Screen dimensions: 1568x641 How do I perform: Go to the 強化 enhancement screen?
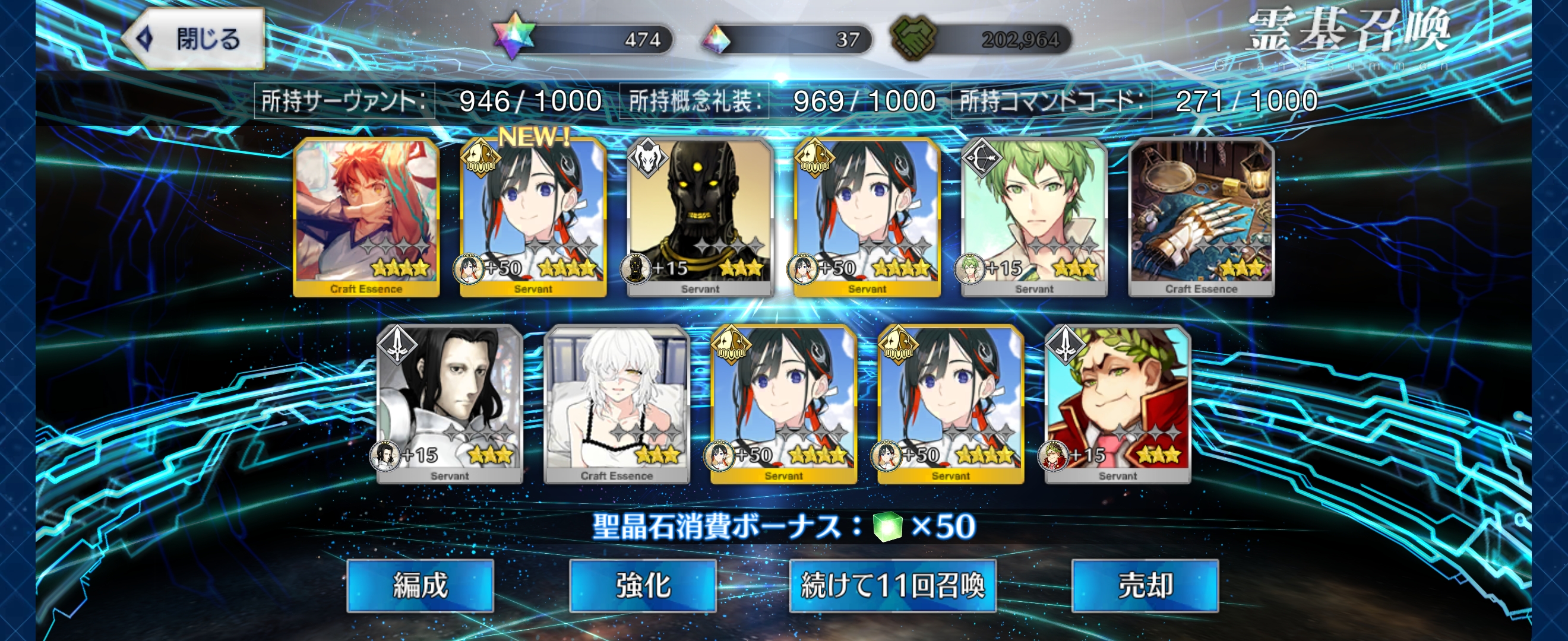[643, 586]
